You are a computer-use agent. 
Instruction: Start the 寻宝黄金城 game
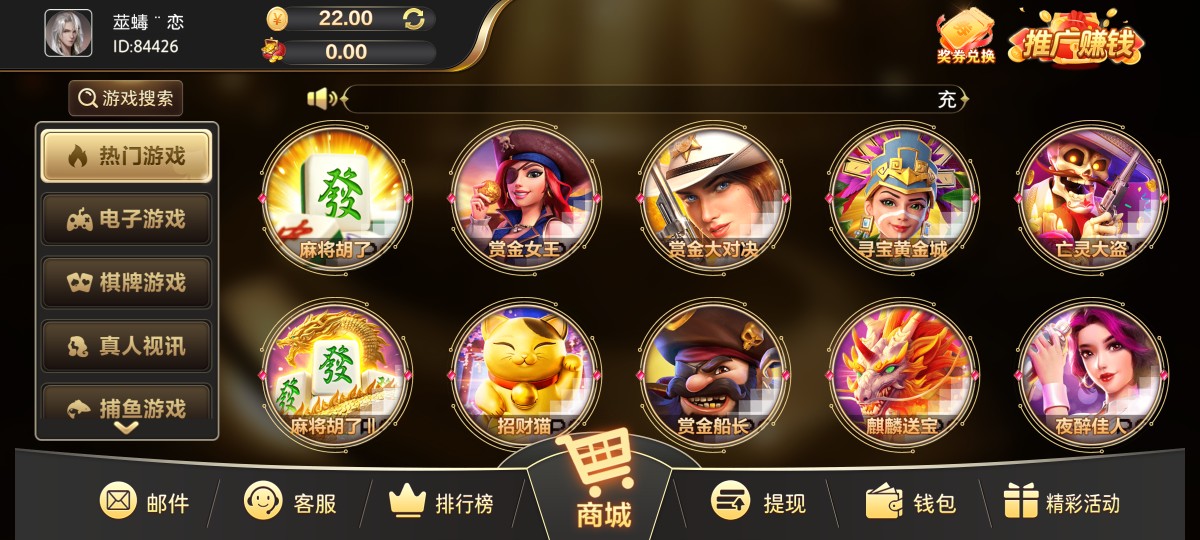903,197
